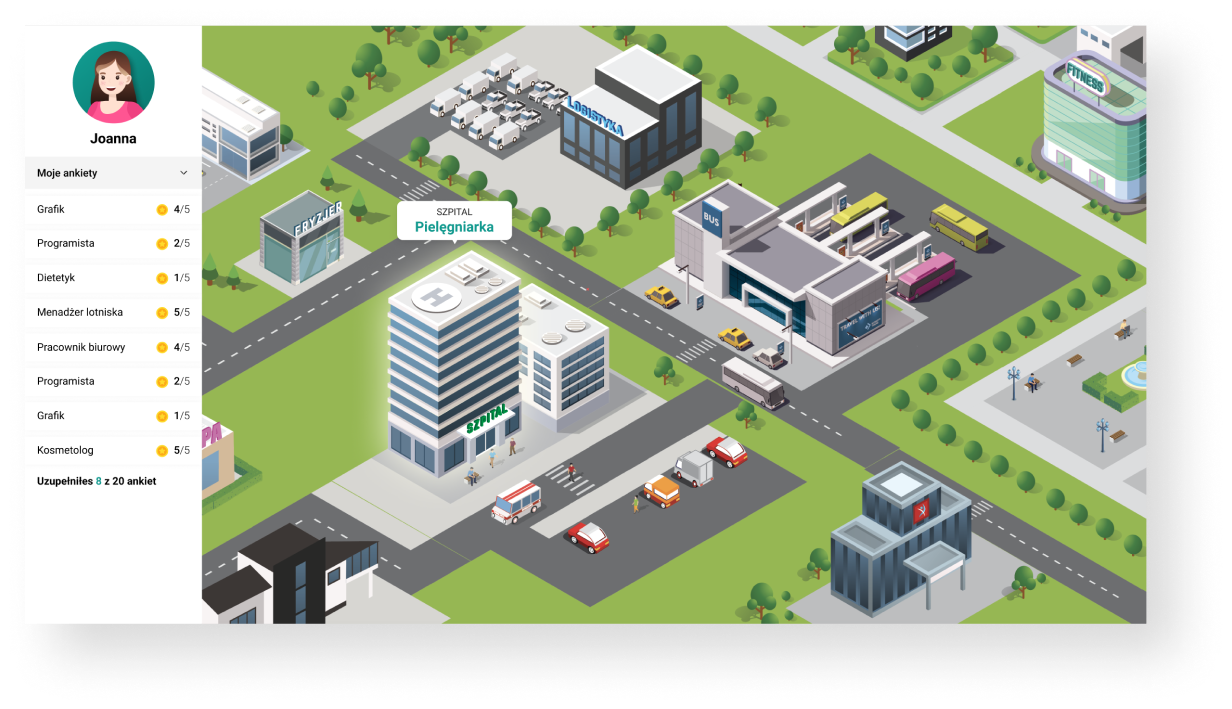Select the Kosmetolog survey row
The image size is (1232, 709).
(113, 450)
